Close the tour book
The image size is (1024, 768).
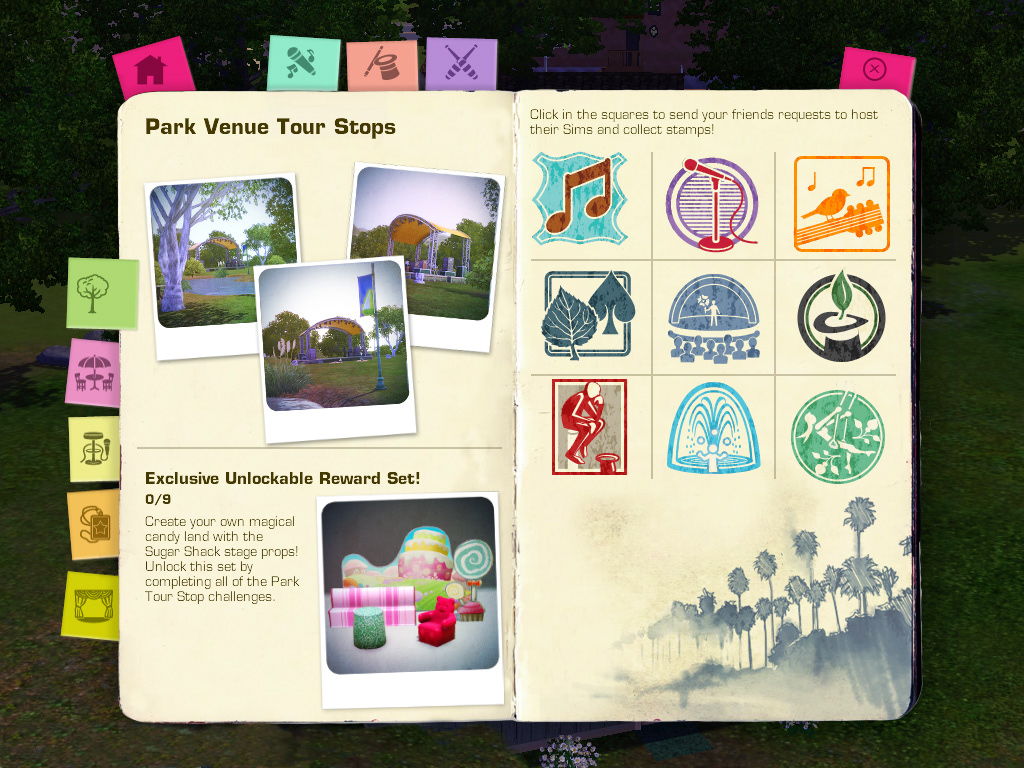(875, 70)
